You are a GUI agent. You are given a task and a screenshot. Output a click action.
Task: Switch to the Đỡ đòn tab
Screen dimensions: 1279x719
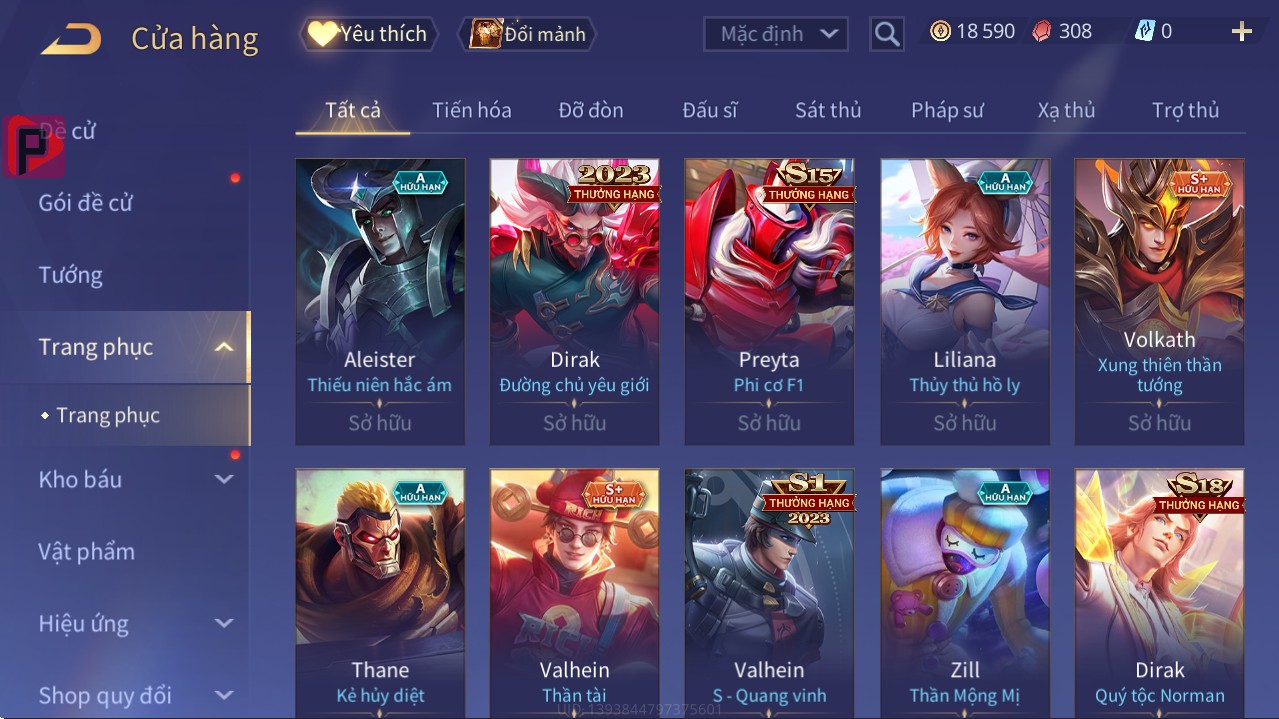[x=590, y=110]
